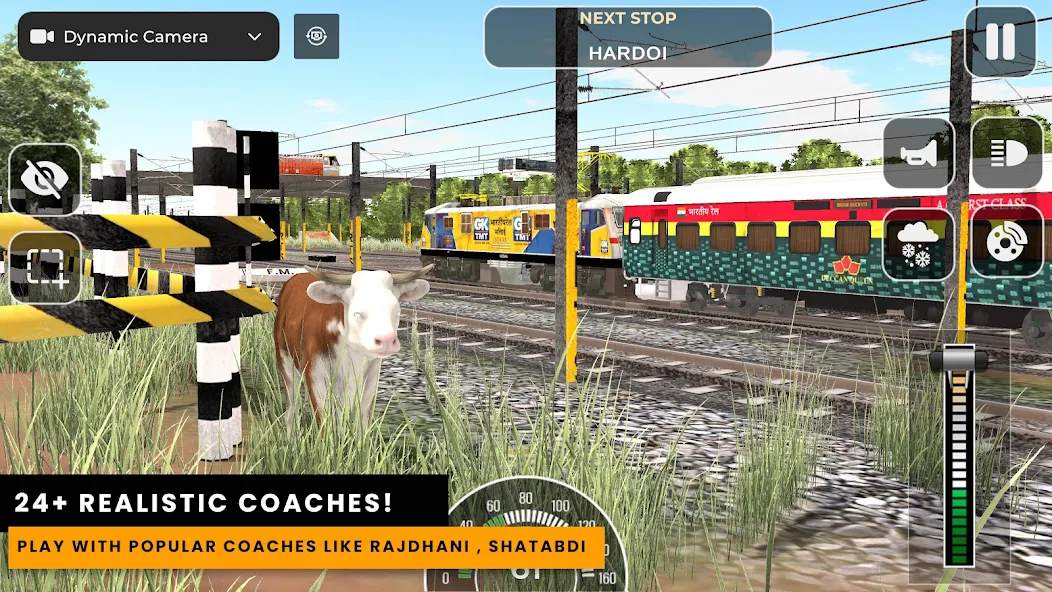Take a screenshot with the capture icon
Image resolution: width=1052 pixels, height=592 pixels.
[x=45, y=267]
